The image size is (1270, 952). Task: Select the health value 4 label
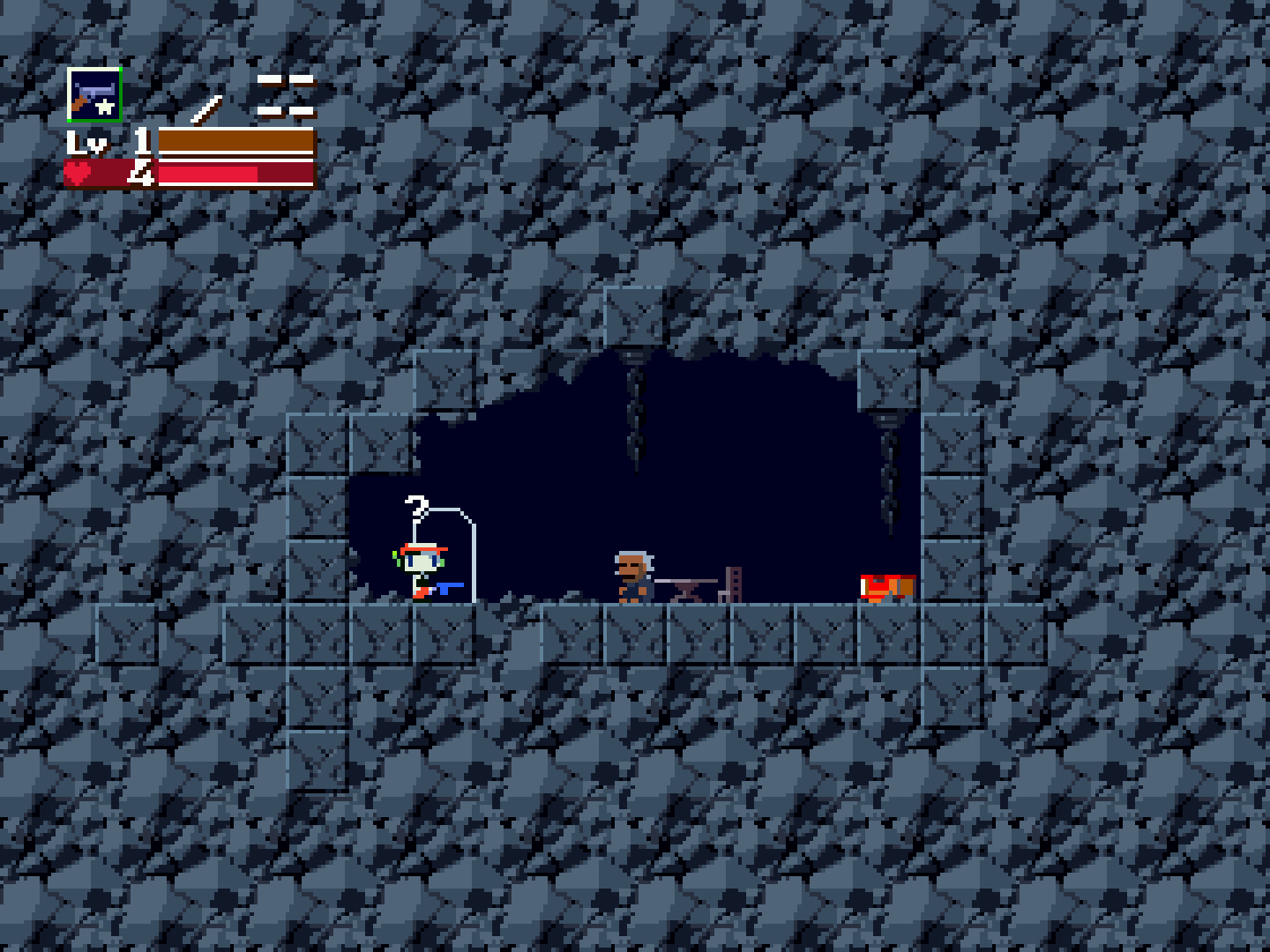pos(141,173)
